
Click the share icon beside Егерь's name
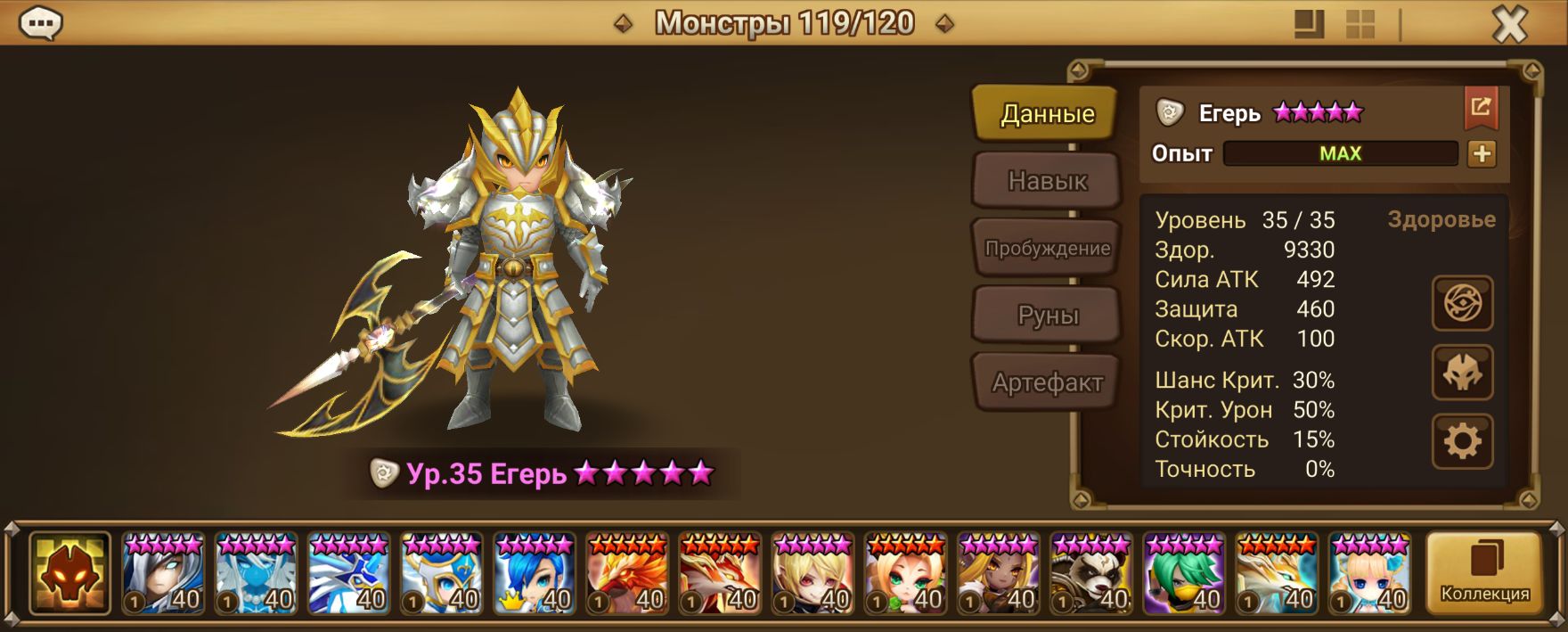coord(1481,108)
